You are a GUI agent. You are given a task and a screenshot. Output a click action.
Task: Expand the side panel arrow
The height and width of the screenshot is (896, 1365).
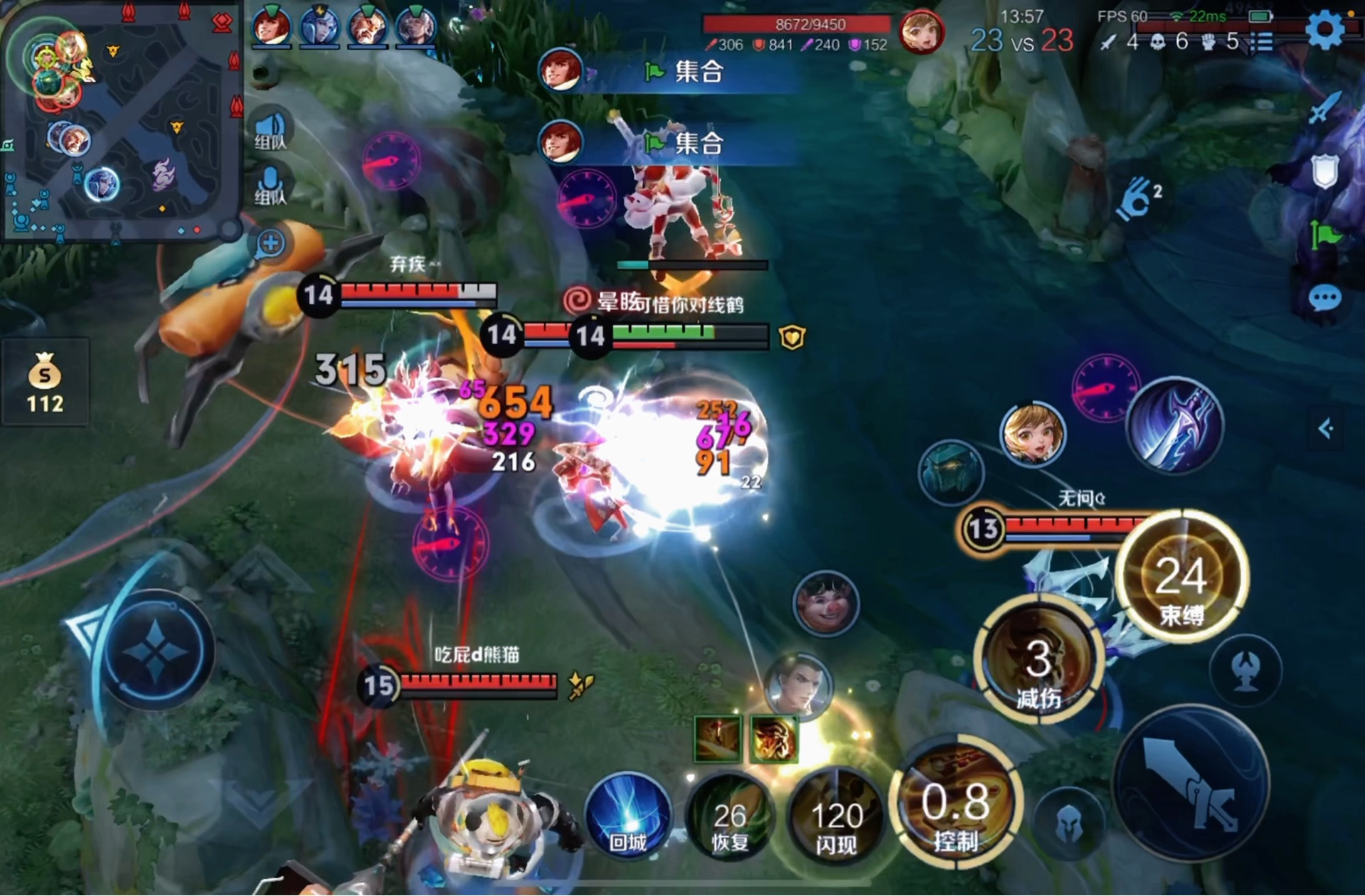(x=1325, y=429)
